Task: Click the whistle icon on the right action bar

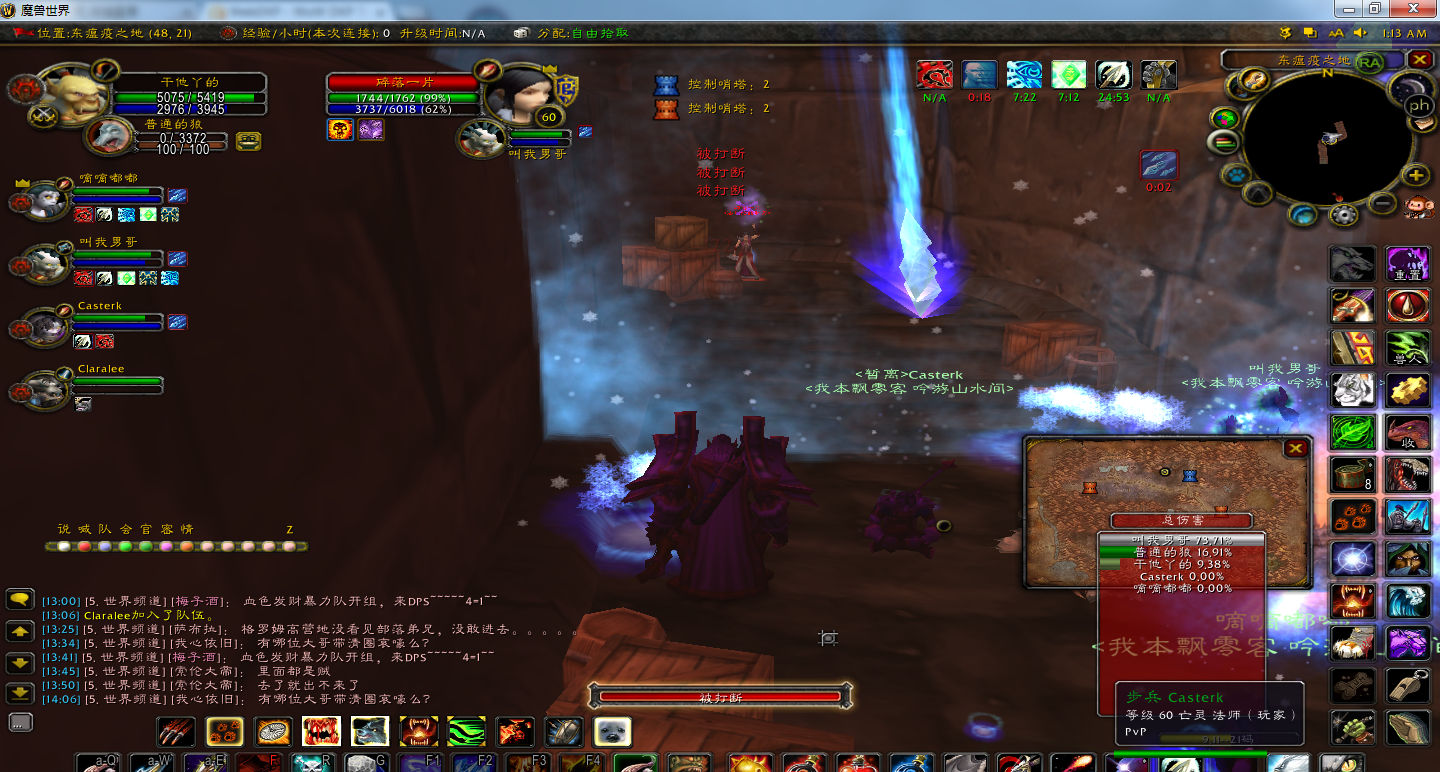Action: click(x=1408, y=687)
